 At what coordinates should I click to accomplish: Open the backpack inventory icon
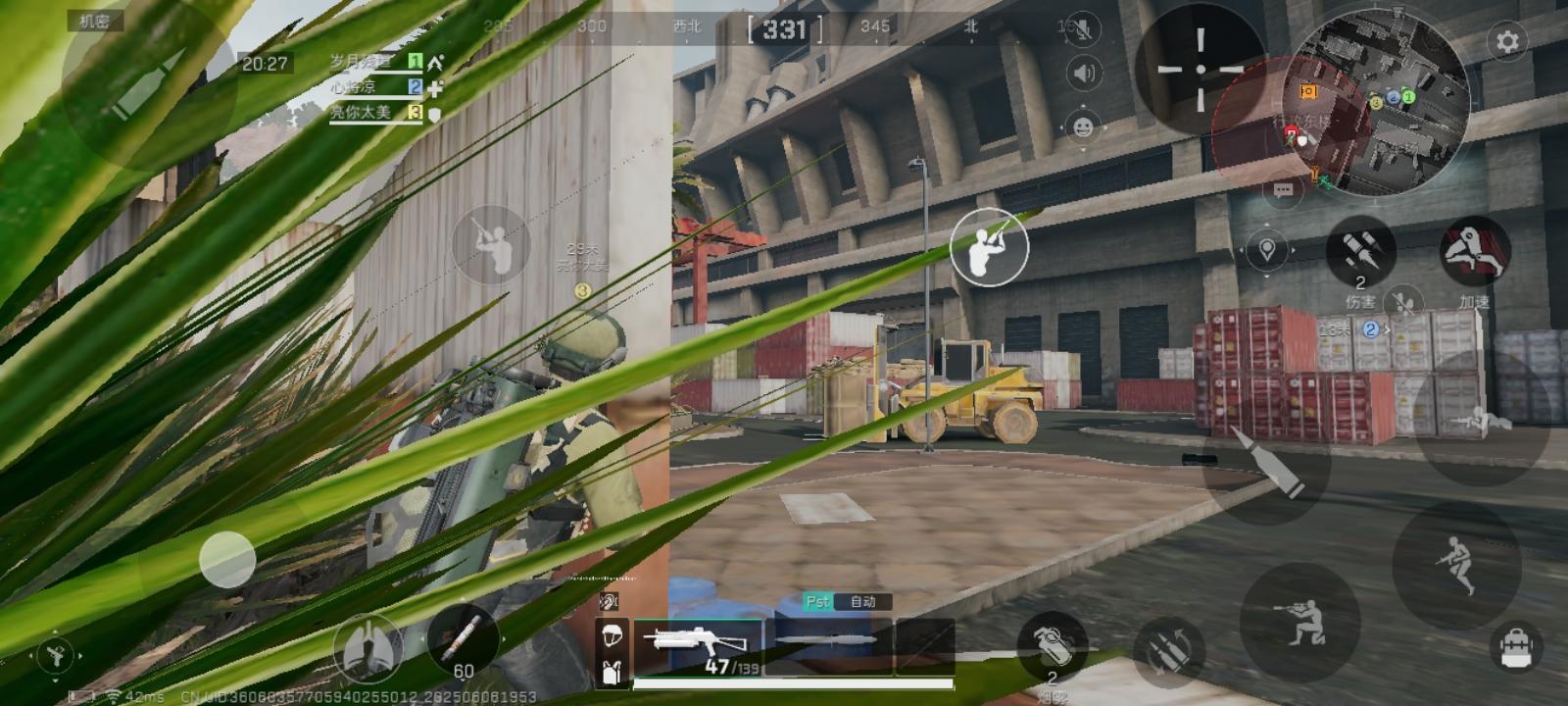(x=1519, y=647)
